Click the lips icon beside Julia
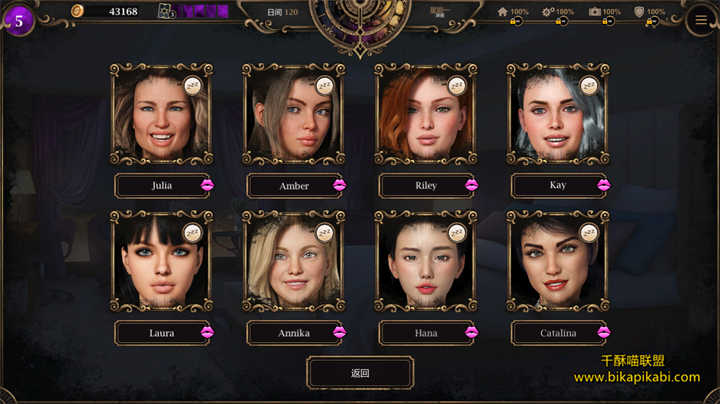Viewport: 720px width, 404px height. [207, 185]
